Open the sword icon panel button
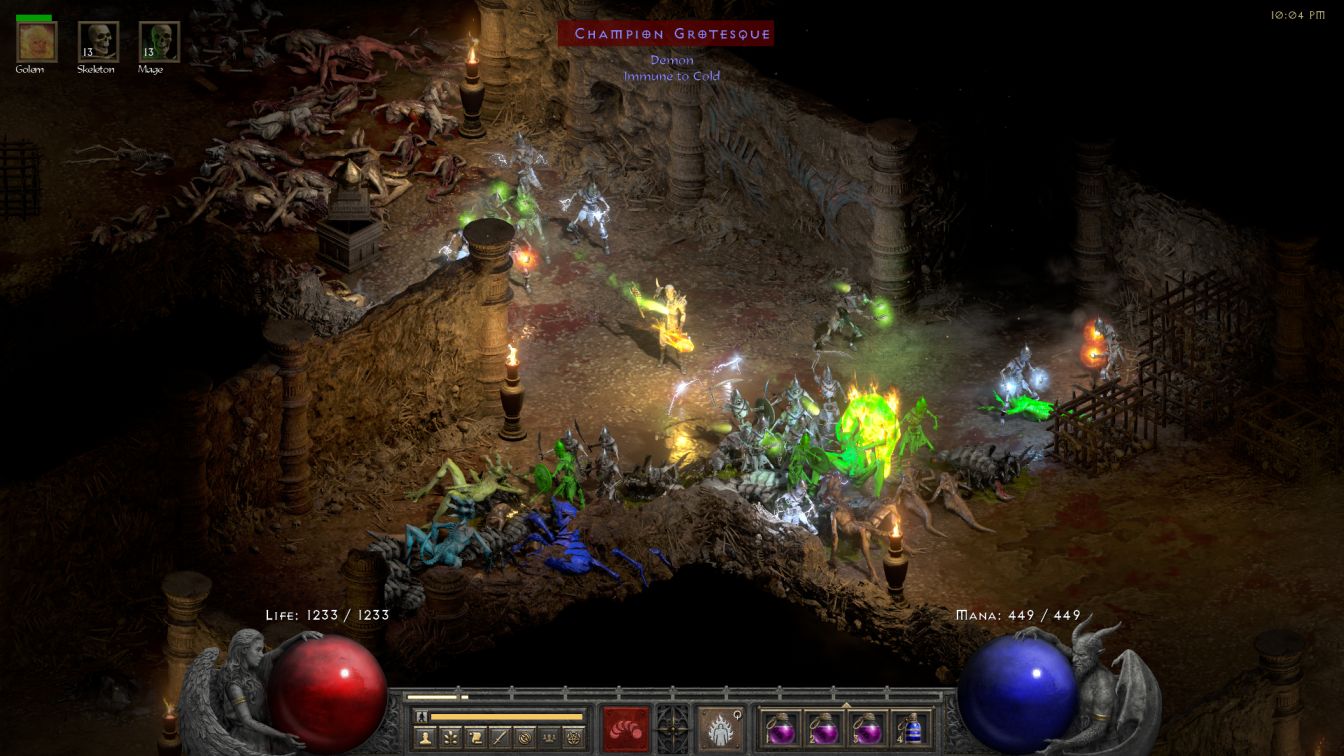This screenshot has height=756, width=1344. pos(499,738)
